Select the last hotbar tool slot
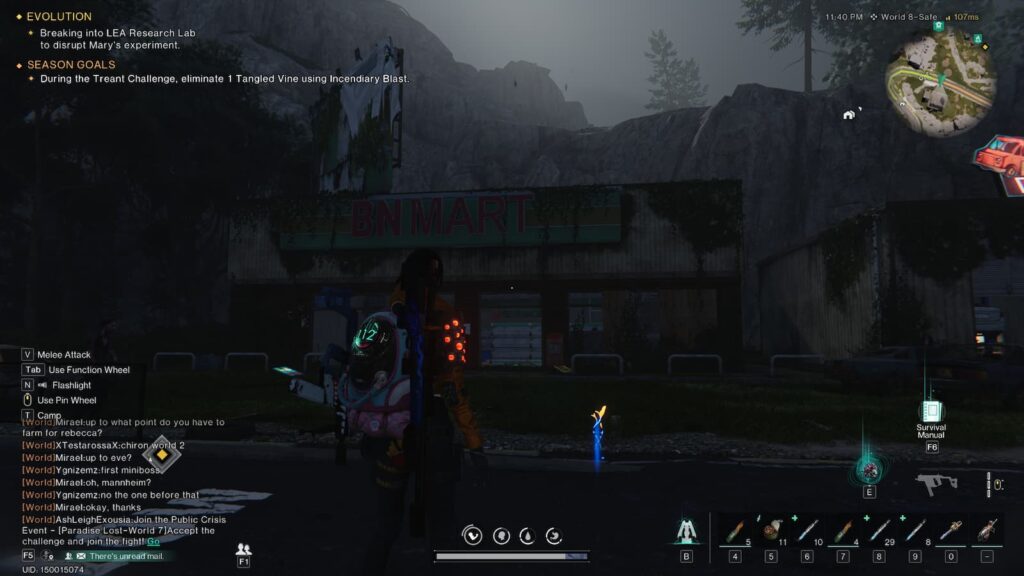Screen dimensions: 1024x576 point(987,531)
